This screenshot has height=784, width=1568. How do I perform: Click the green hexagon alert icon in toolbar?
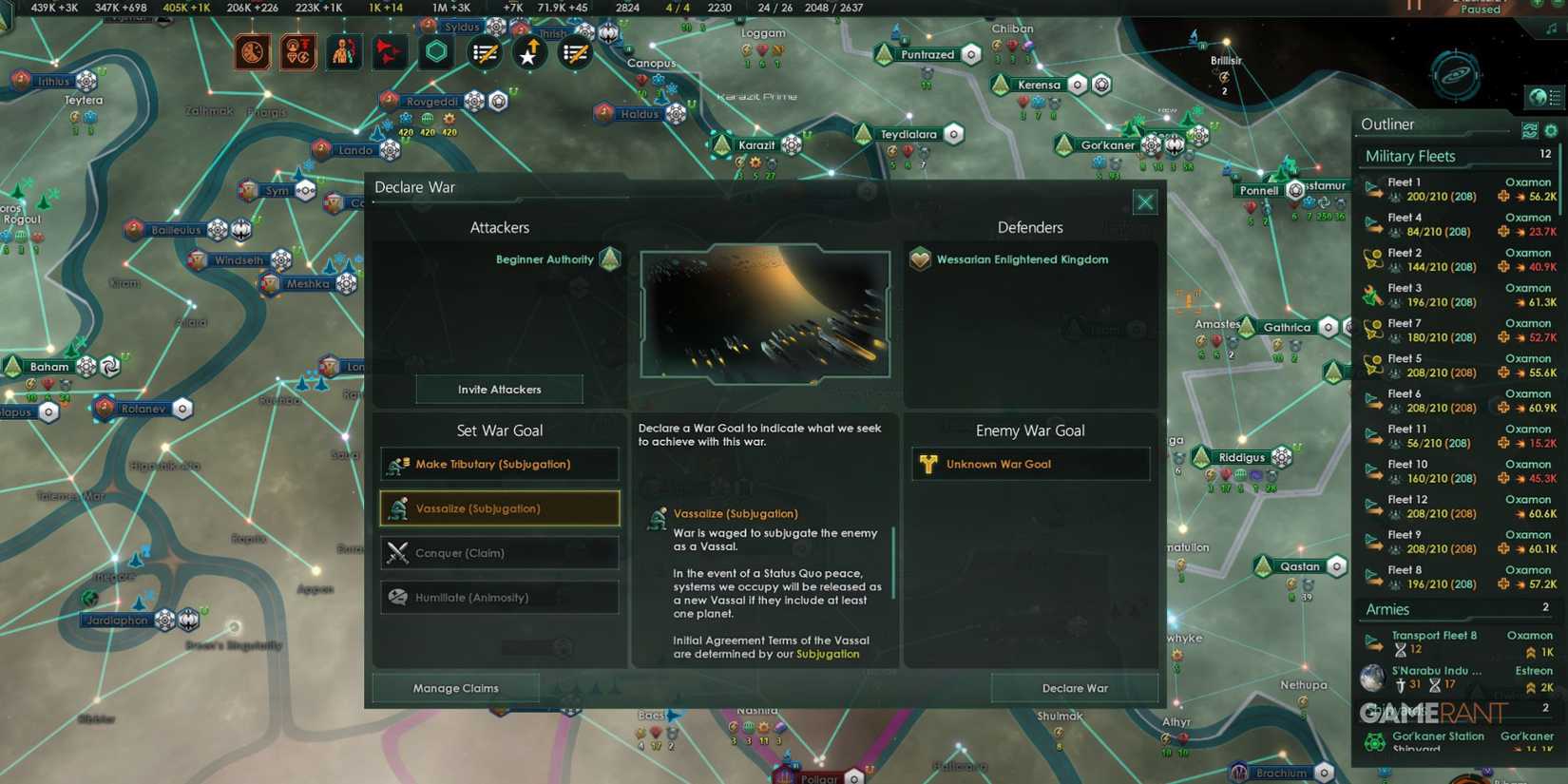point(436,52)
